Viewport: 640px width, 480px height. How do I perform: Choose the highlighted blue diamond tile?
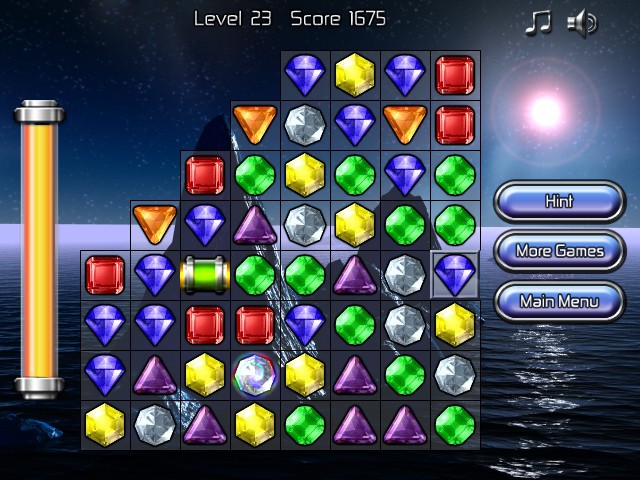point(454,274)
